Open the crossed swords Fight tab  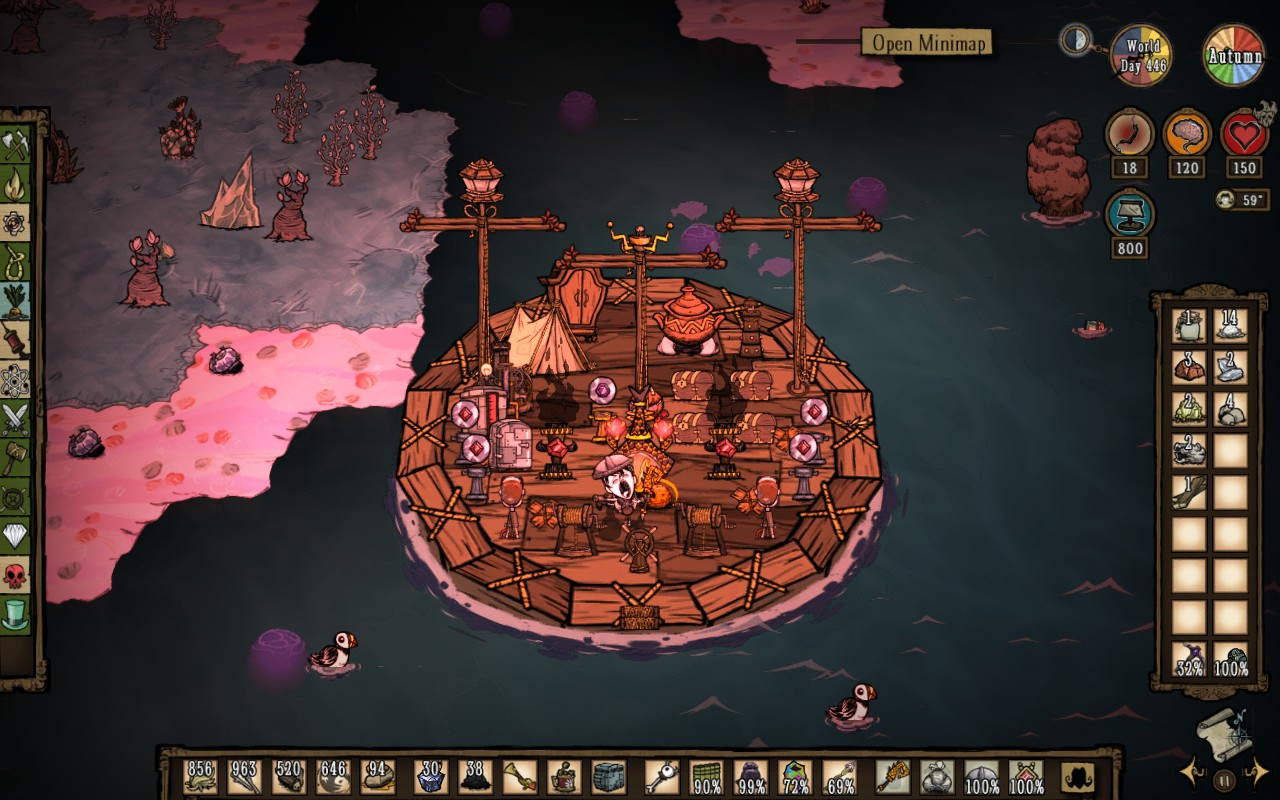click(16, 419)
